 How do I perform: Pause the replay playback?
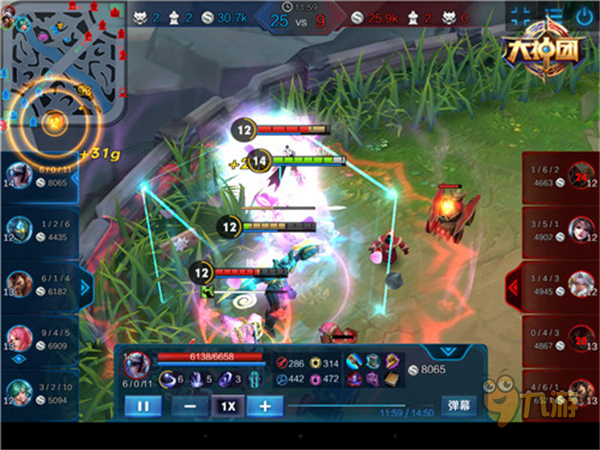click(x=143, y=406)
